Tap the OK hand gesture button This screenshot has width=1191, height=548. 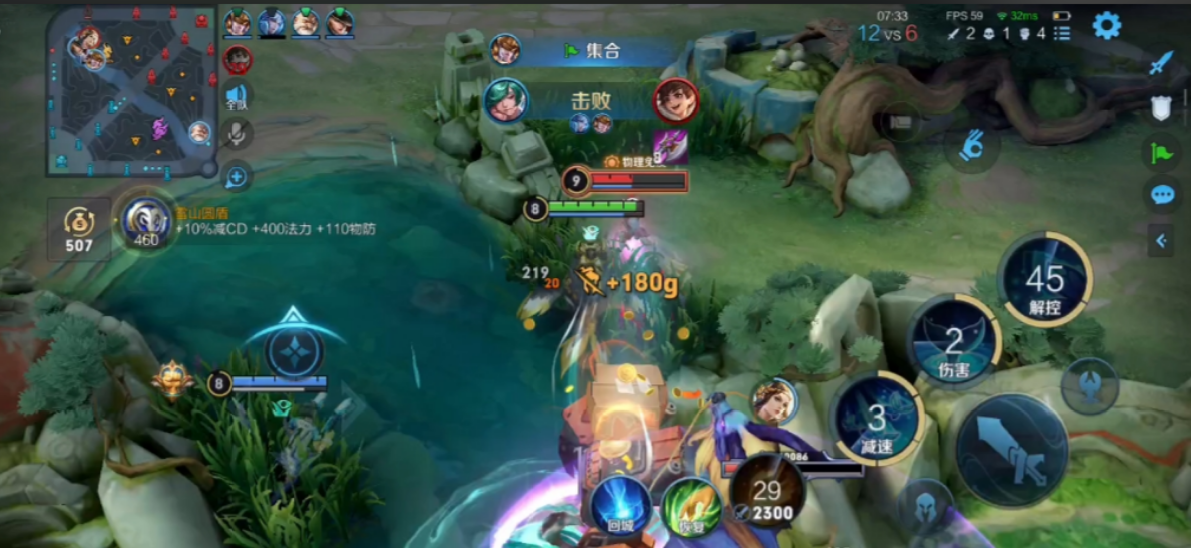(x=971, y=147)
